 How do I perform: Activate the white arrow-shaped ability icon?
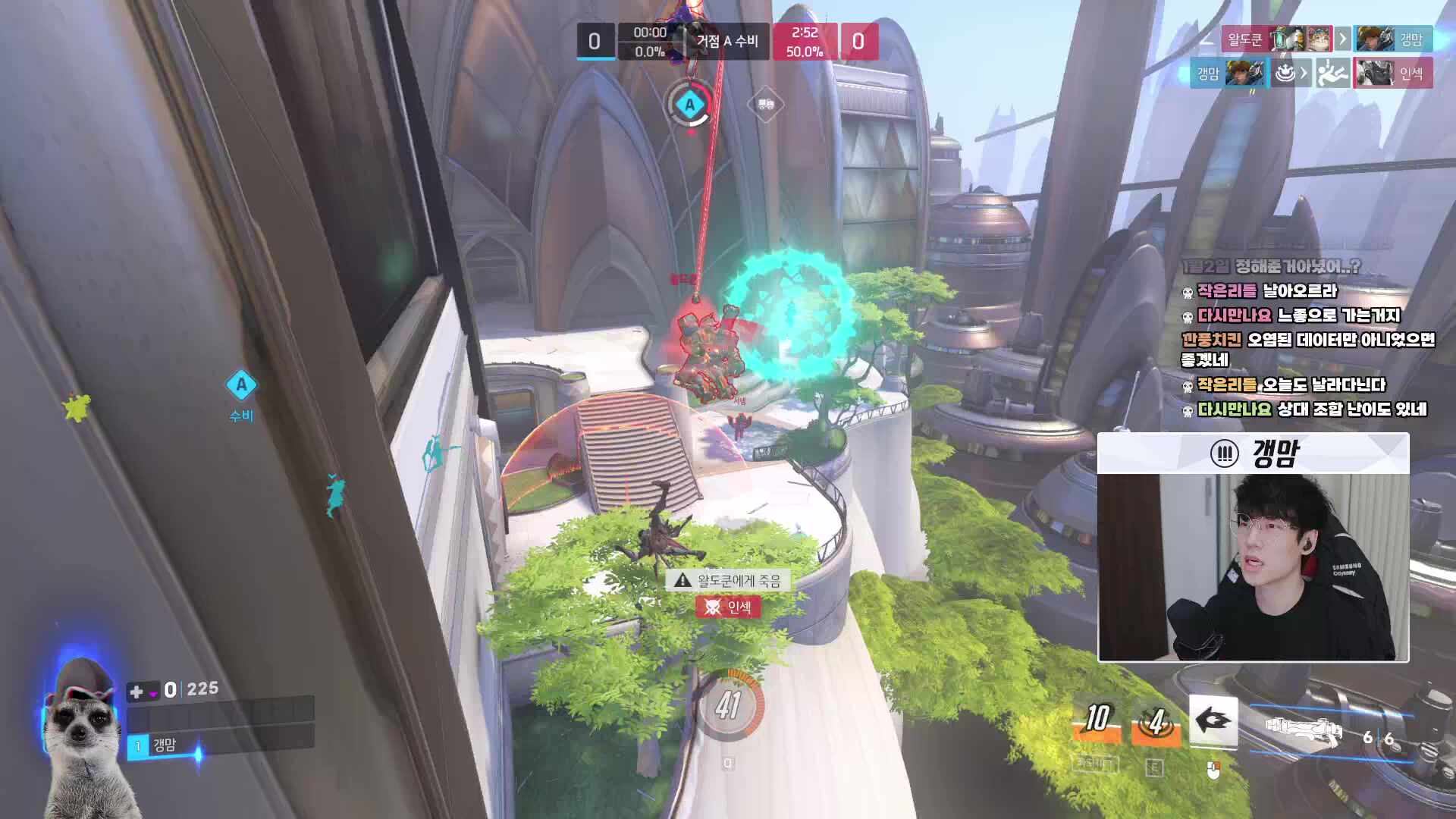pyautogui.click(x=1213, y=721)
